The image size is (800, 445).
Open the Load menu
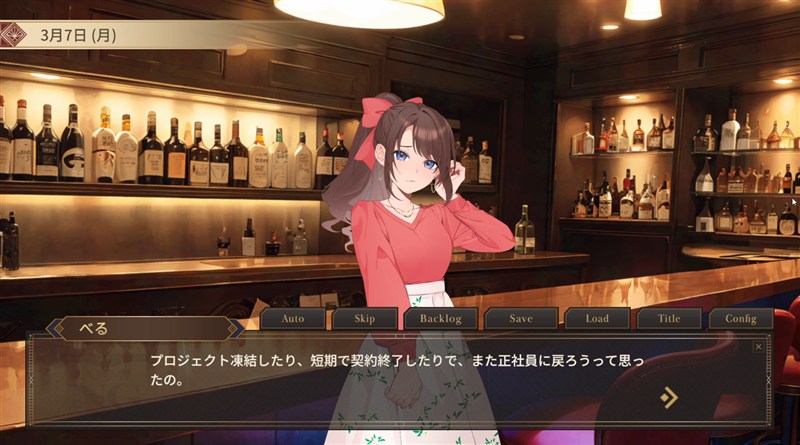[597, 319]
